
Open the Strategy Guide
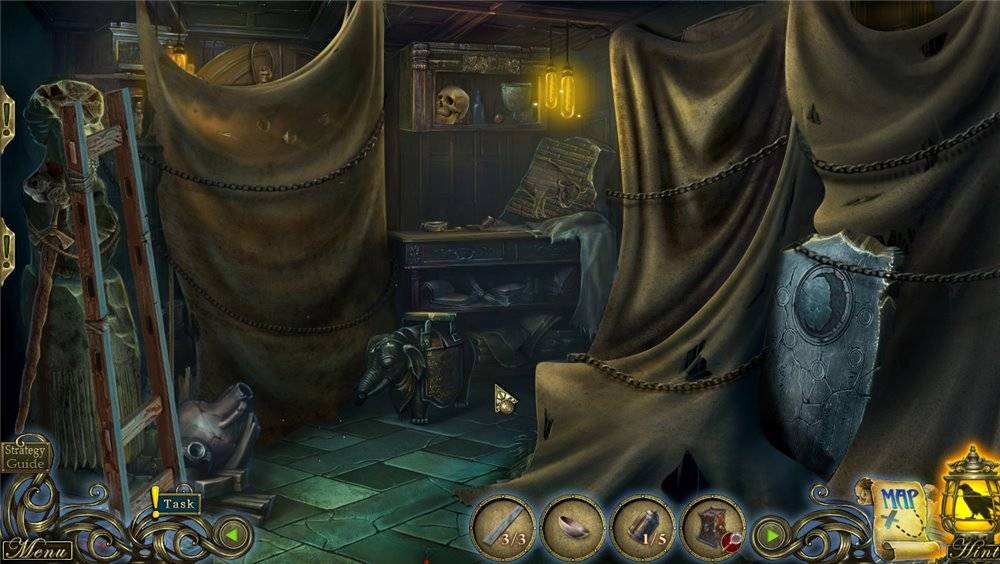pyautogui.click(x=24, y=456)
